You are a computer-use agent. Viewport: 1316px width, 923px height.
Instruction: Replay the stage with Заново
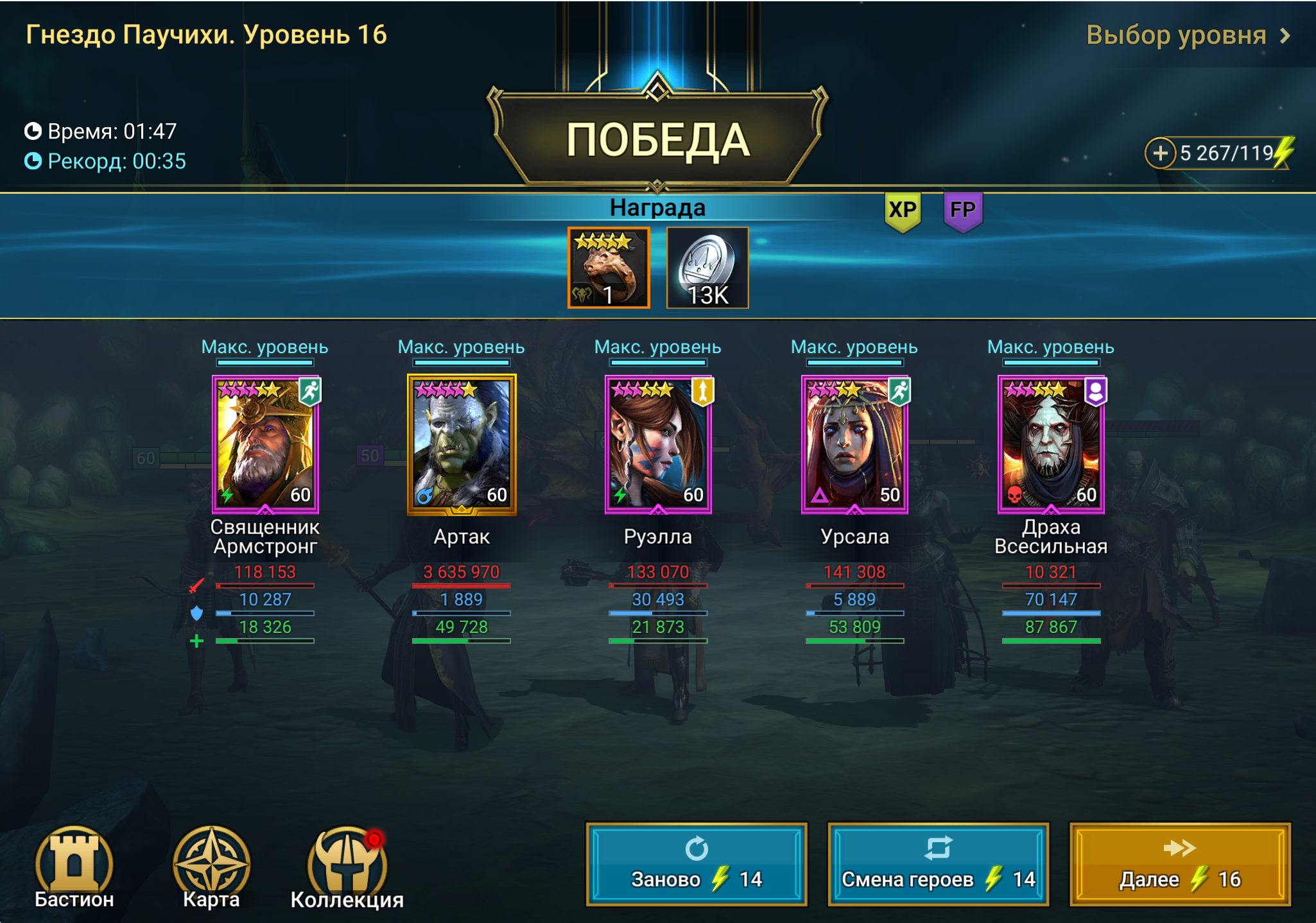click(x=697, y=864)
